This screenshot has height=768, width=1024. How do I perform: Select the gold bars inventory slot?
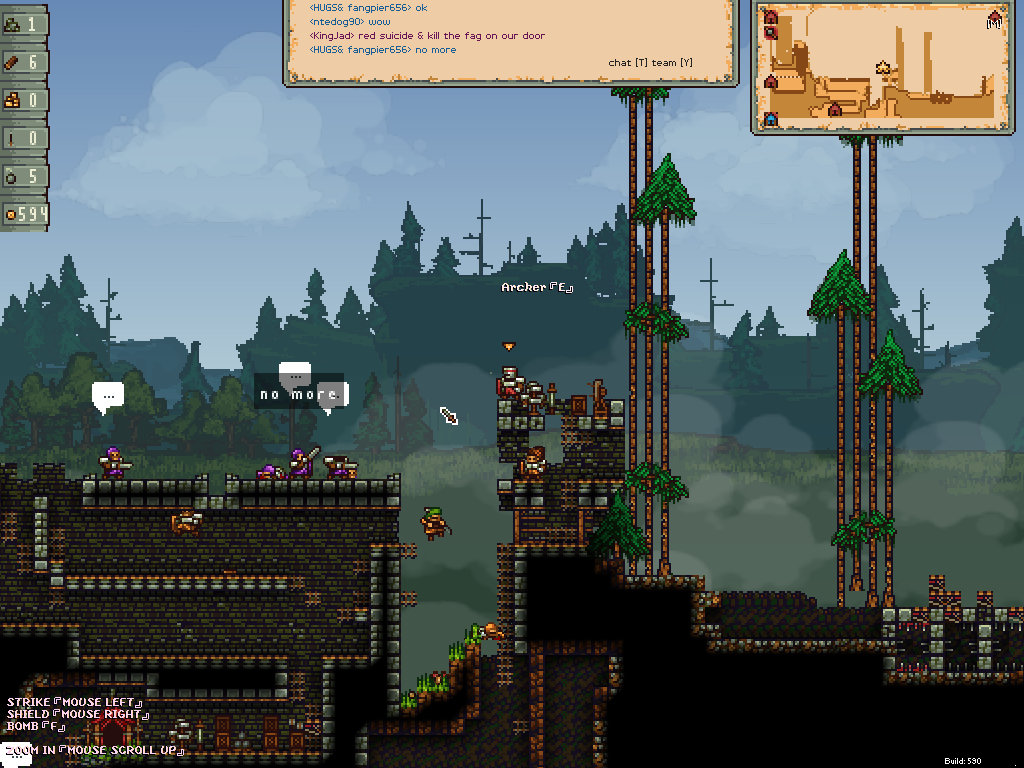click(x=24, y=100)
